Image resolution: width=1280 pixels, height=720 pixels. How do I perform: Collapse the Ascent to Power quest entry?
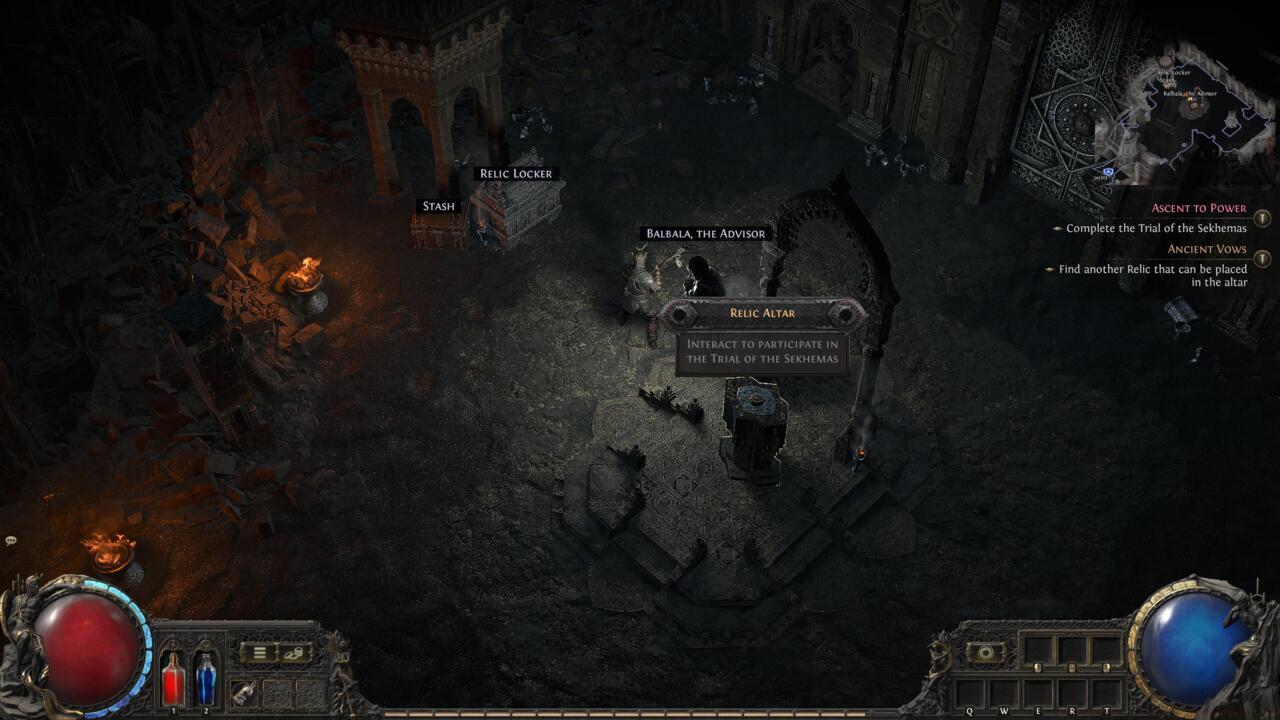1261,217
